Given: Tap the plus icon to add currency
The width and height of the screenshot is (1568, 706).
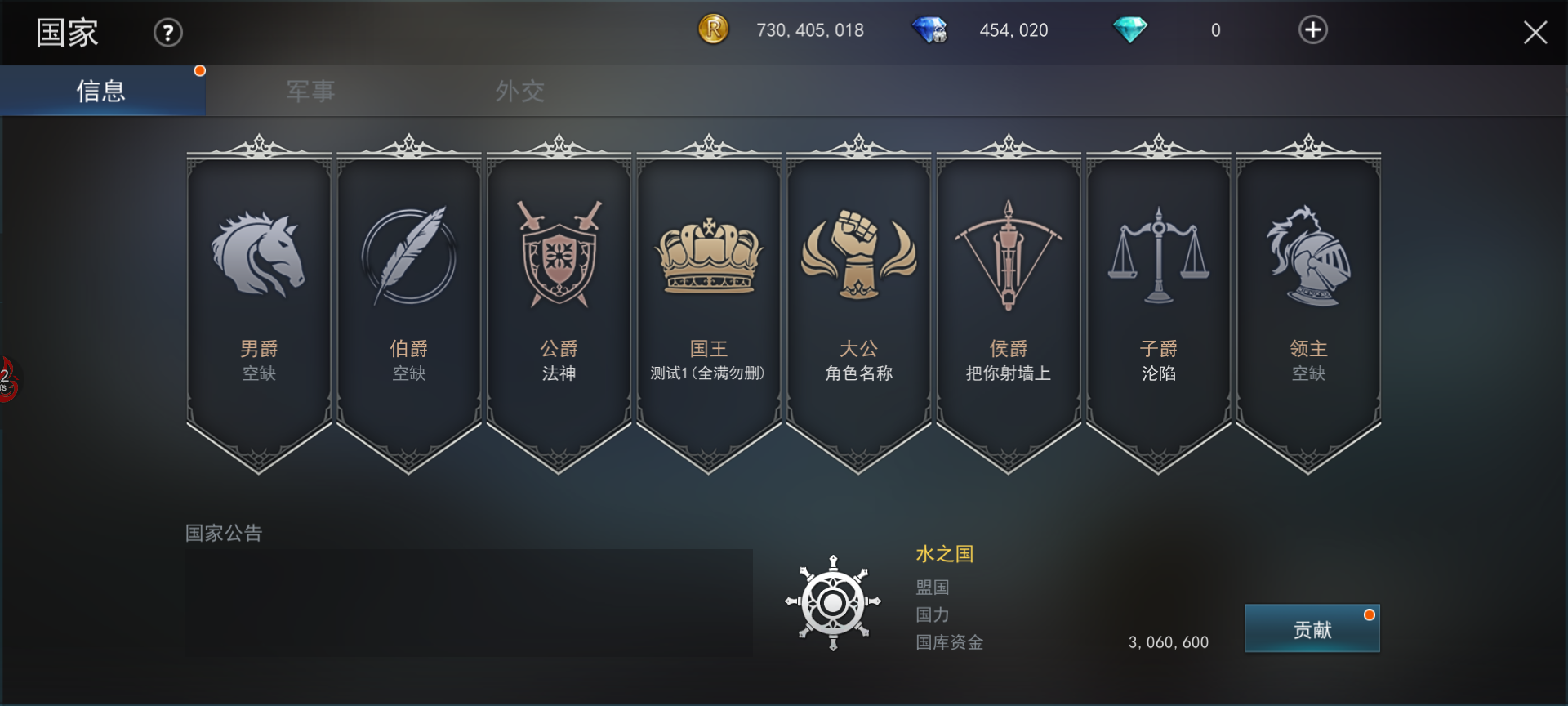Looking at the screenshot, I should tap(1312, 29).
